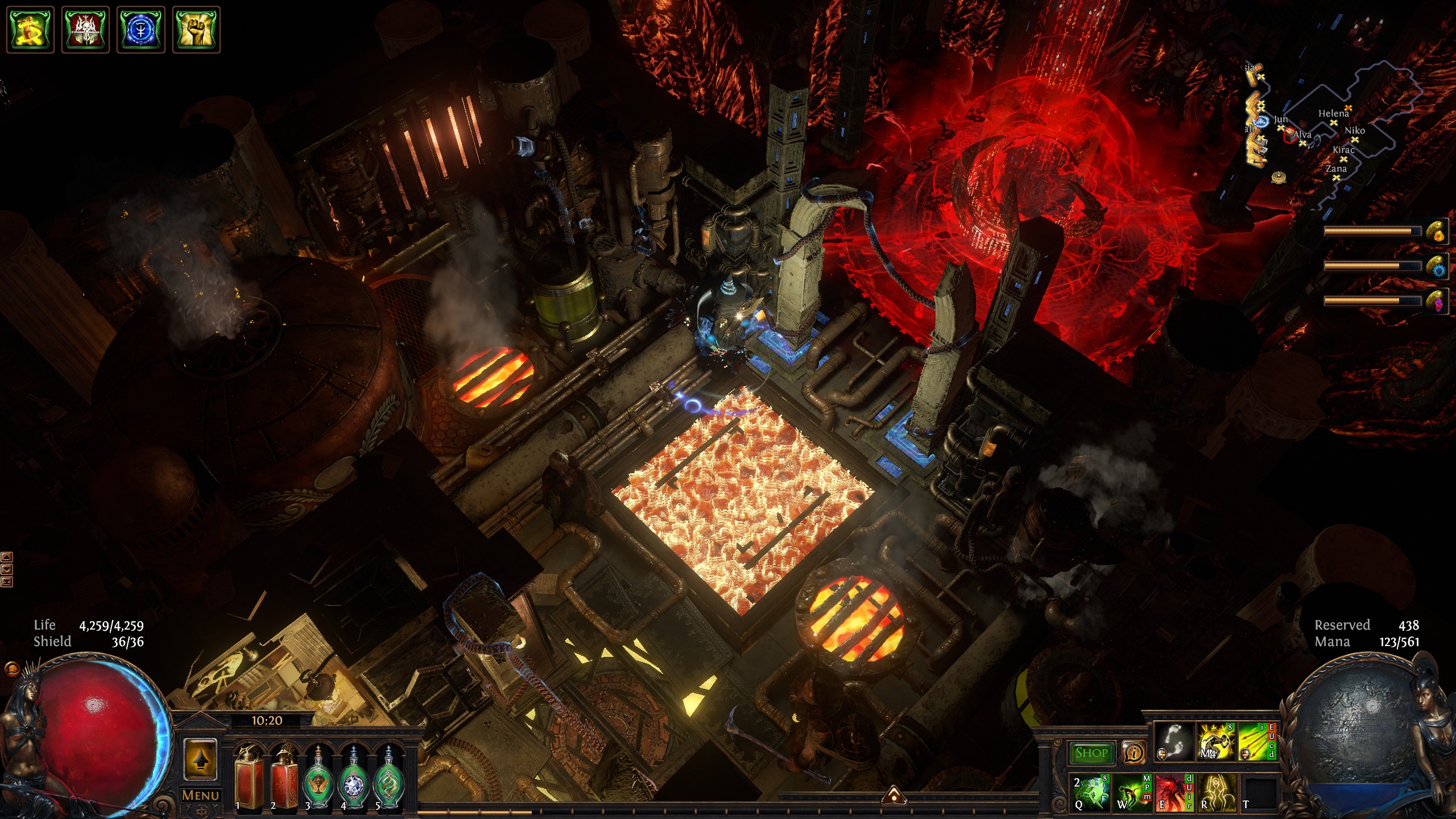This screenshot has width=1456, height=819.
Task: Click the Helena marker on the minimap
Action: point(1334,122)
